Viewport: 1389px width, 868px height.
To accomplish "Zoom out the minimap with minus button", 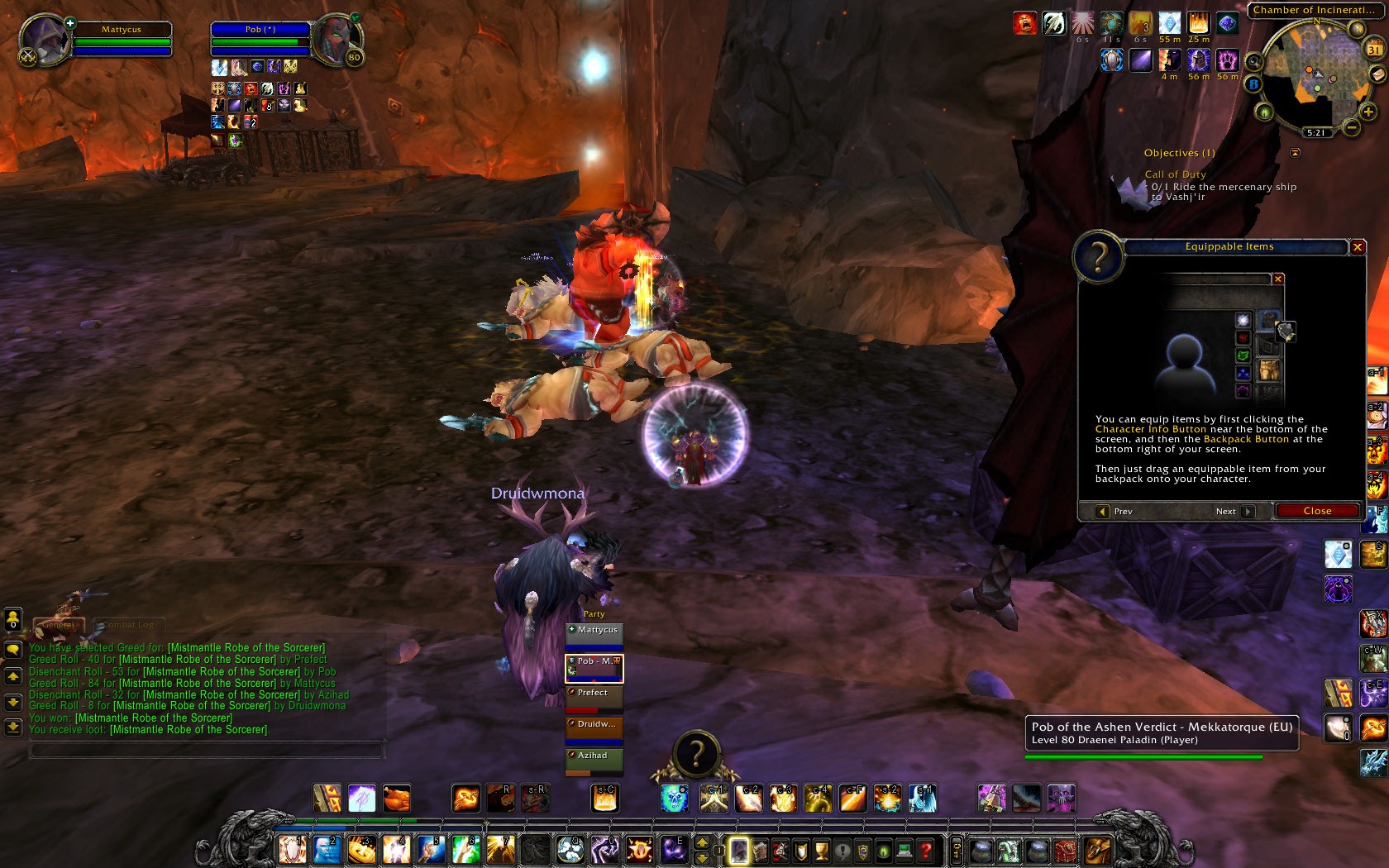I will click(x=1351, y=127).
